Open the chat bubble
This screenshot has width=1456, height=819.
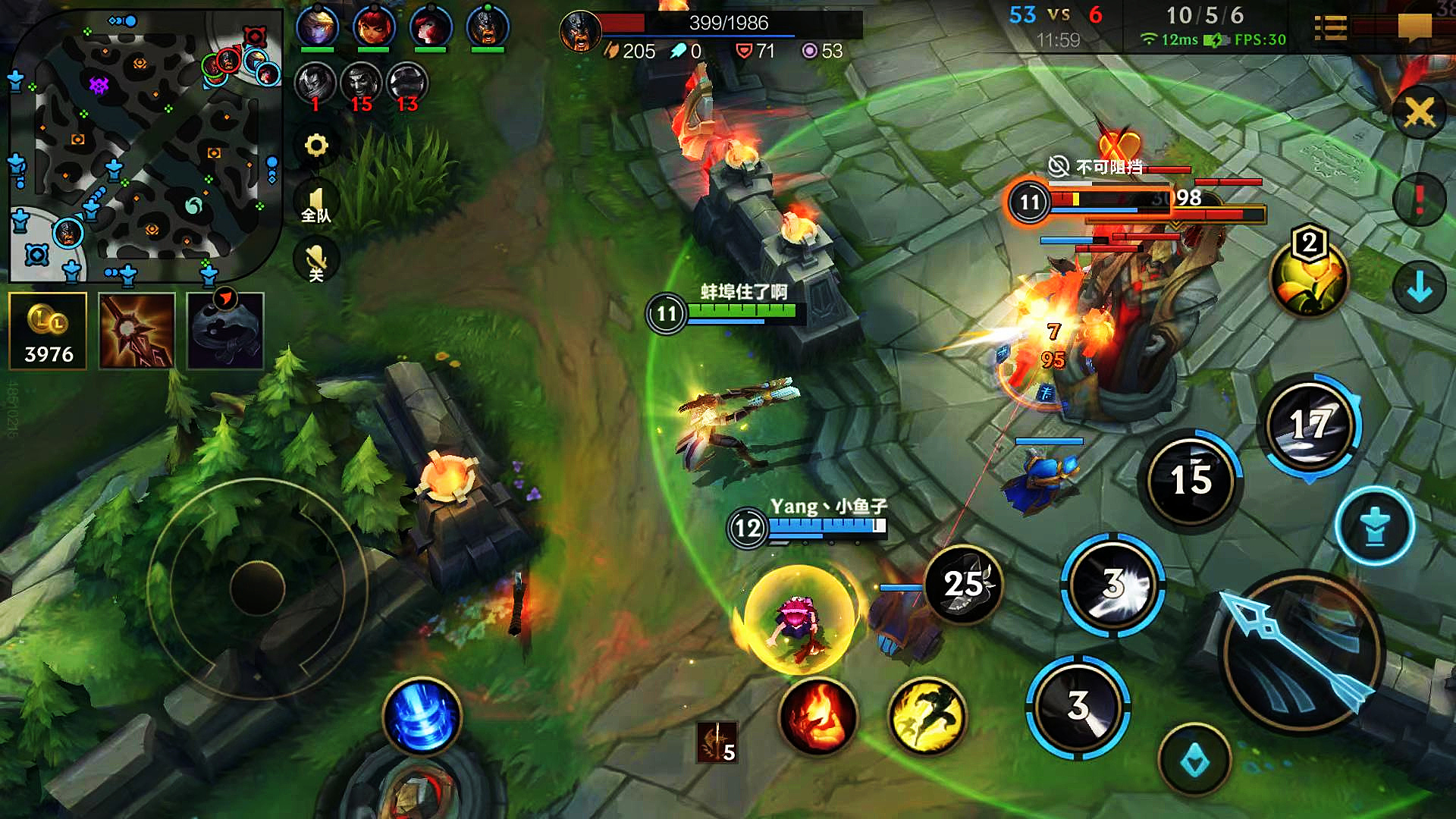coord(1414,28)
